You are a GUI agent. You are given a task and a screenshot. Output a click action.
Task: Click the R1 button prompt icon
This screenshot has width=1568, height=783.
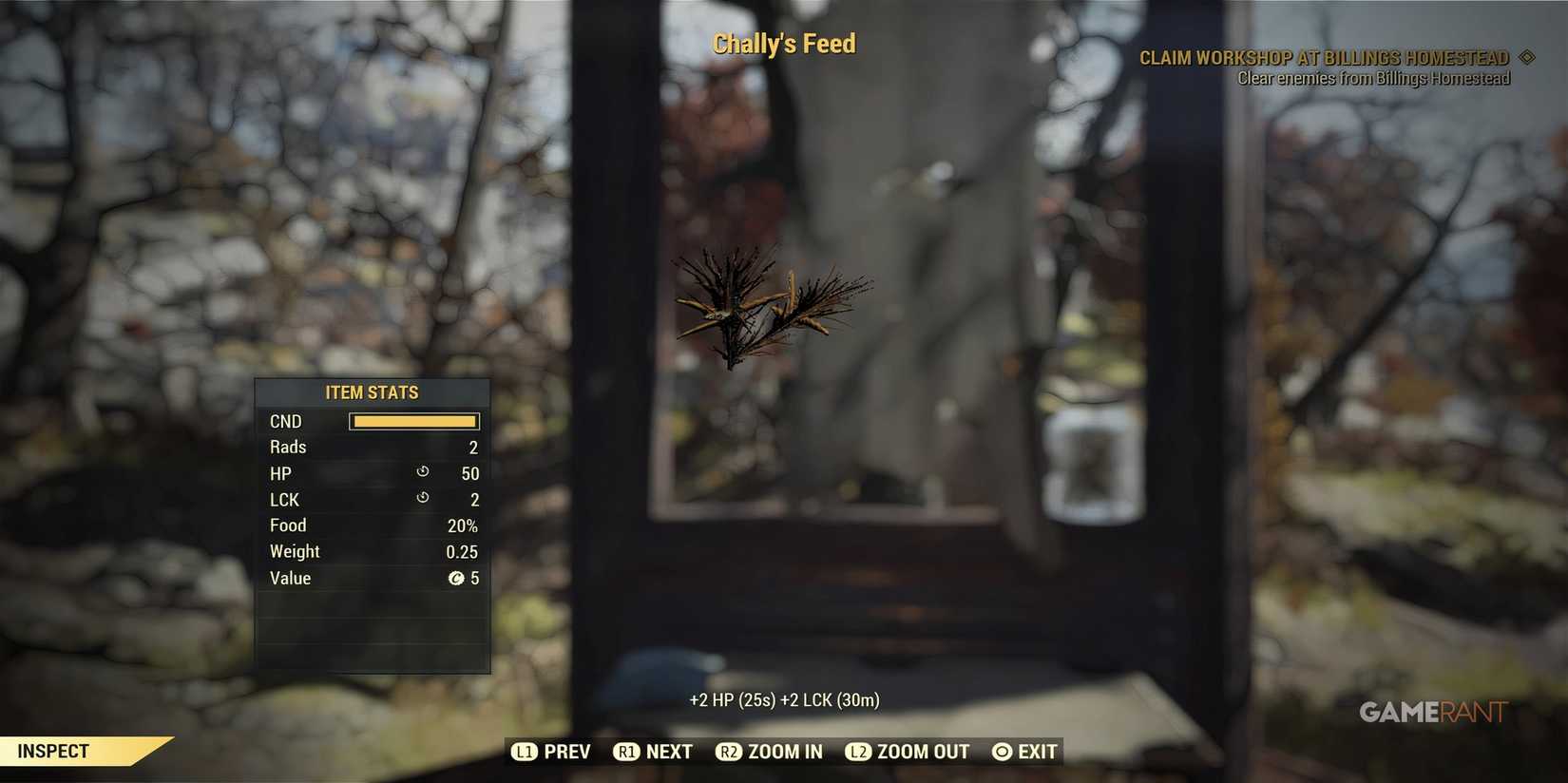click(x=627, y=751)
